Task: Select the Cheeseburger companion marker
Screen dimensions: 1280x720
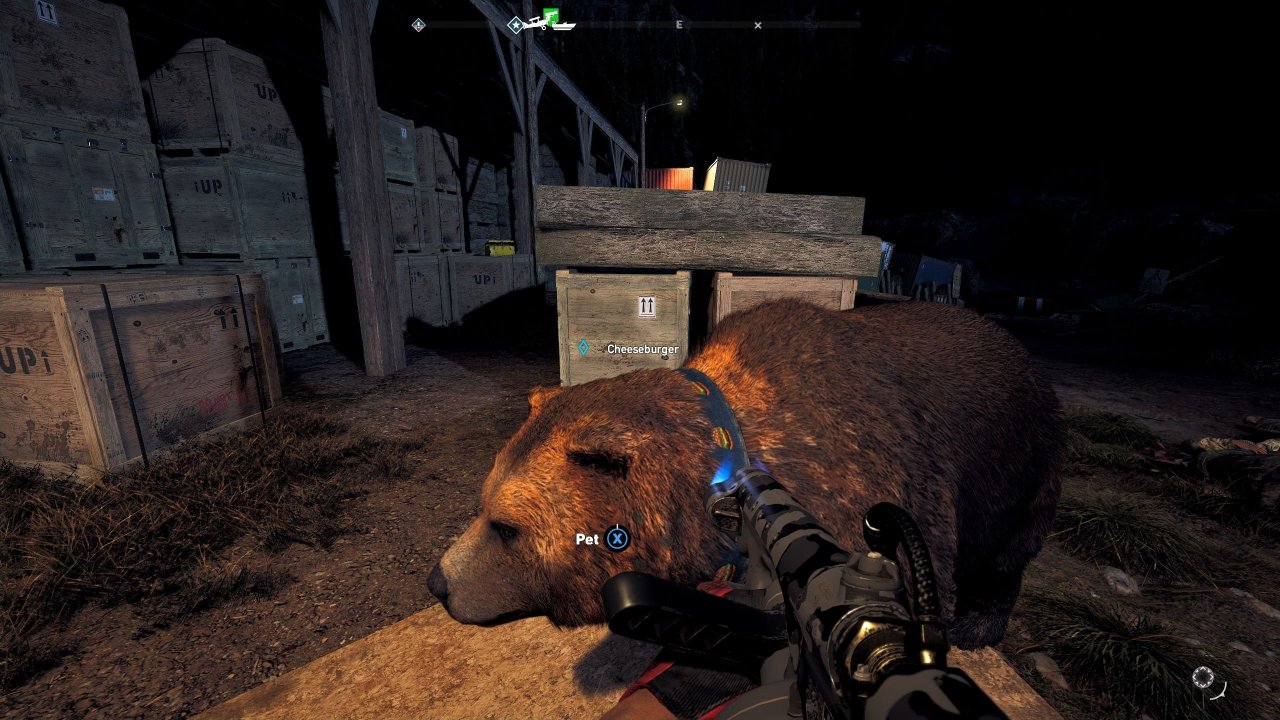Action: [584, 348]
